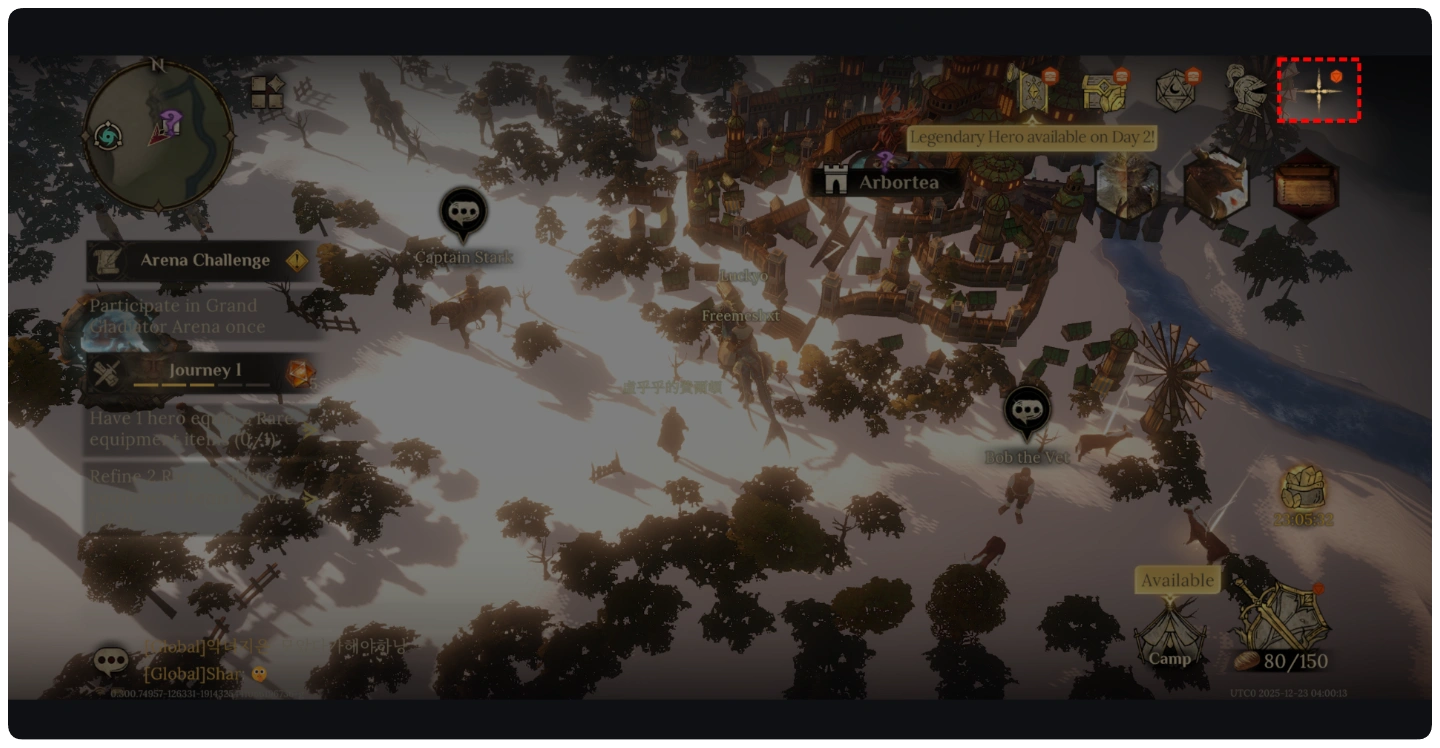Talk to Captain Stark via speech bubble

[x=463, y=214]
